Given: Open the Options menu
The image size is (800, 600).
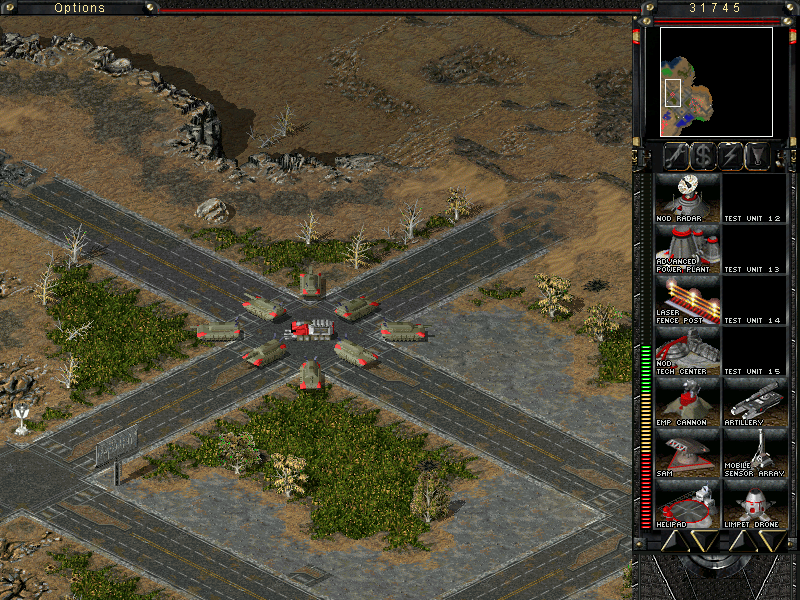Looking at the screenshot, I should point(80,8).
